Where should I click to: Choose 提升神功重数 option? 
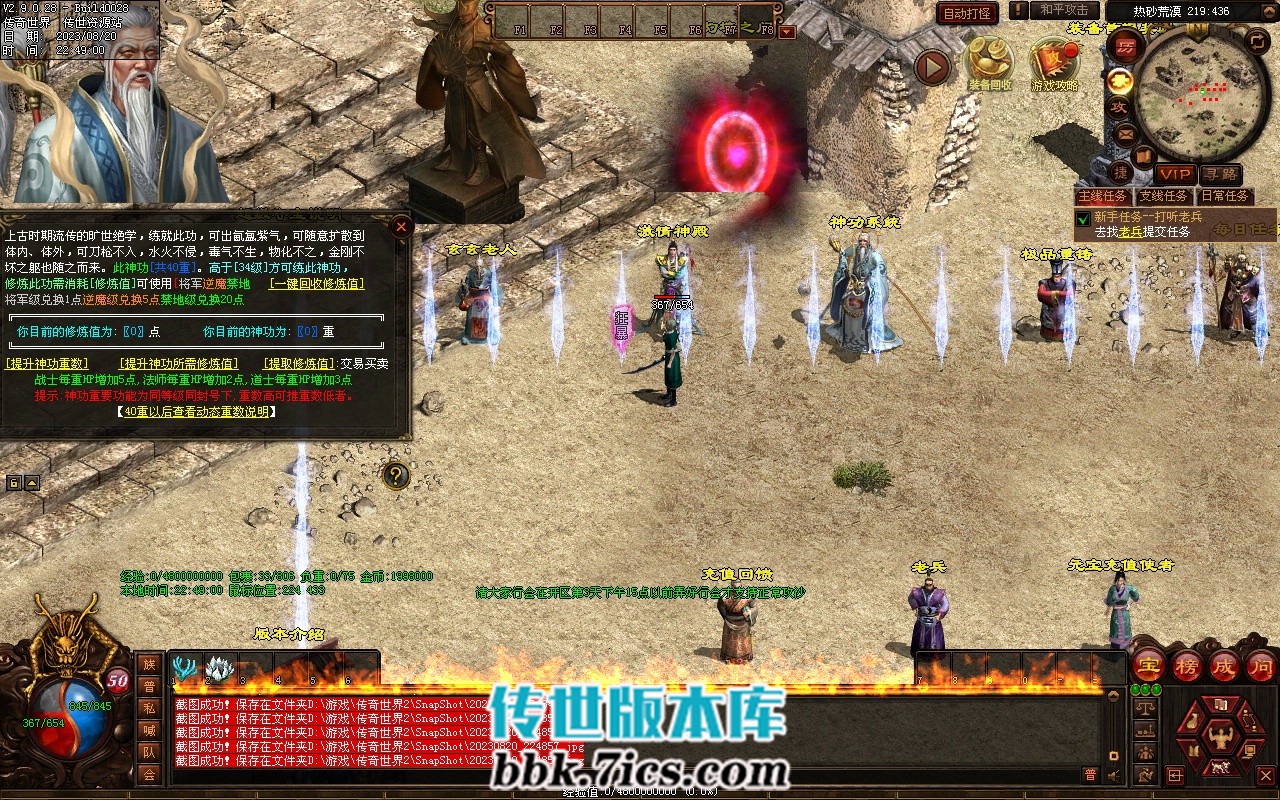pyautogui.click(x=47, y=364)
